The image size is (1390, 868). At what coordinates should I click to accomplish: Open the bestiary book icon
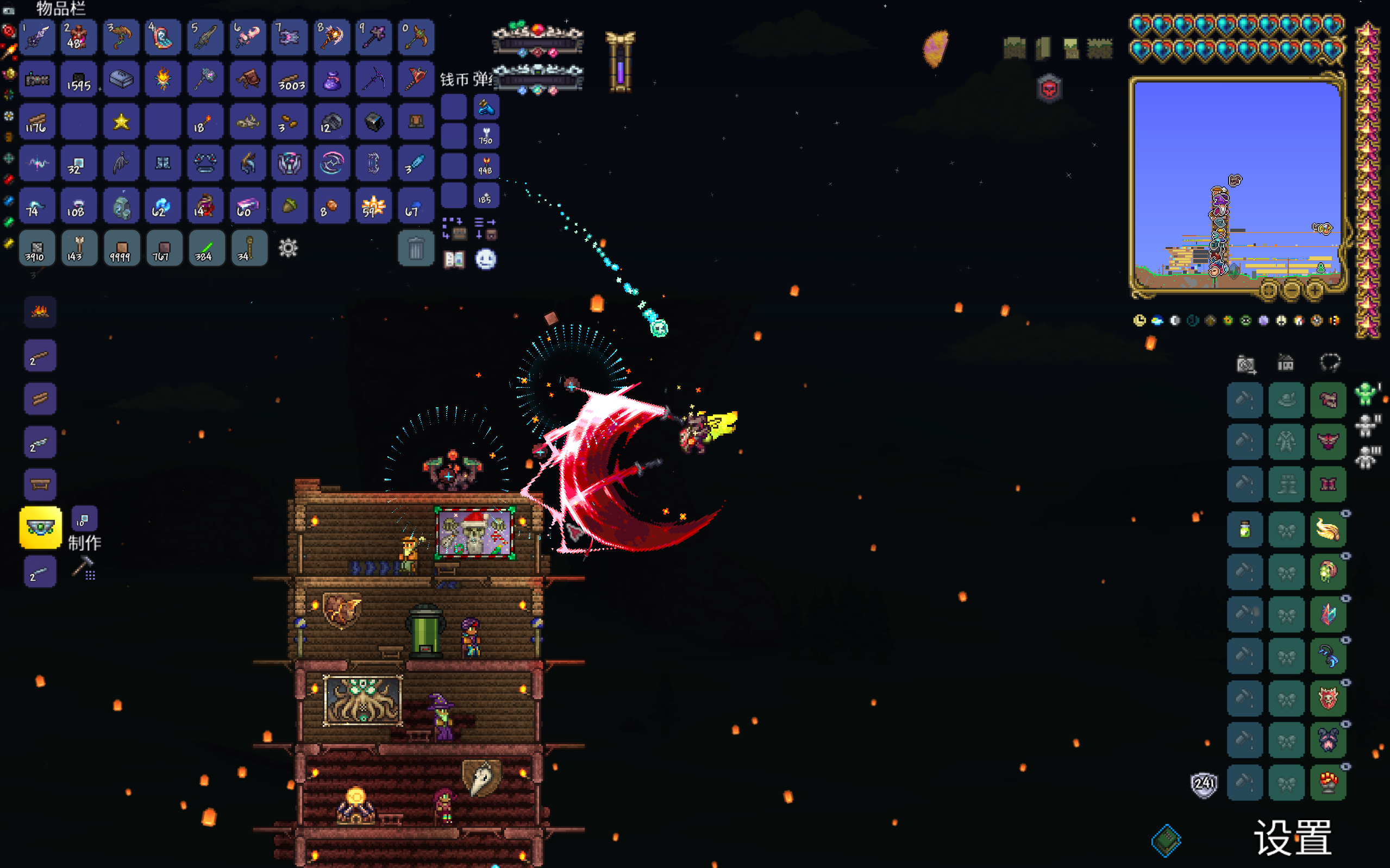(454, 260)
